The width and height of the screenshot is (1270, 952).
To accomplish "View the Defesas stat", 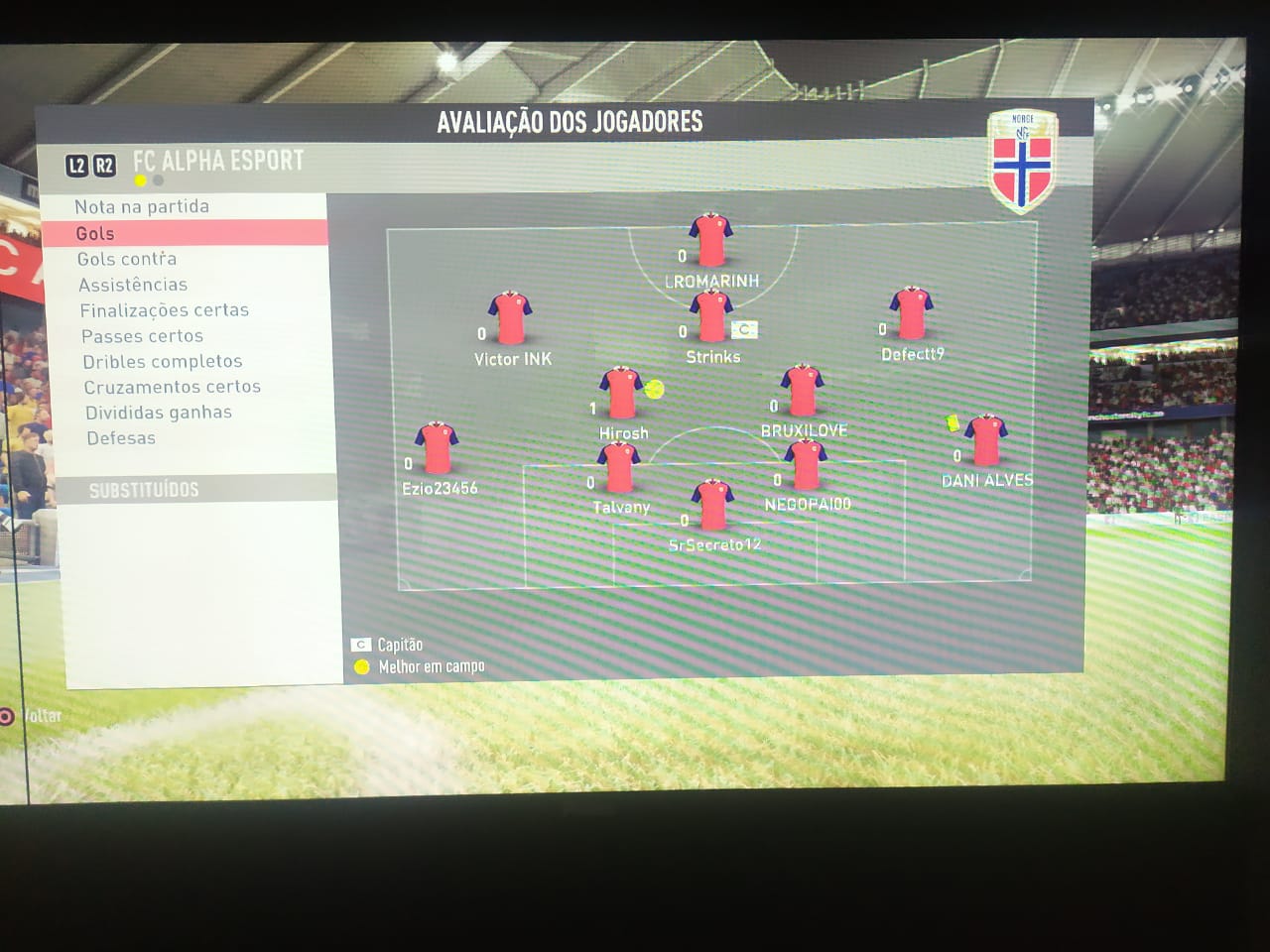I will coord(121,438).
